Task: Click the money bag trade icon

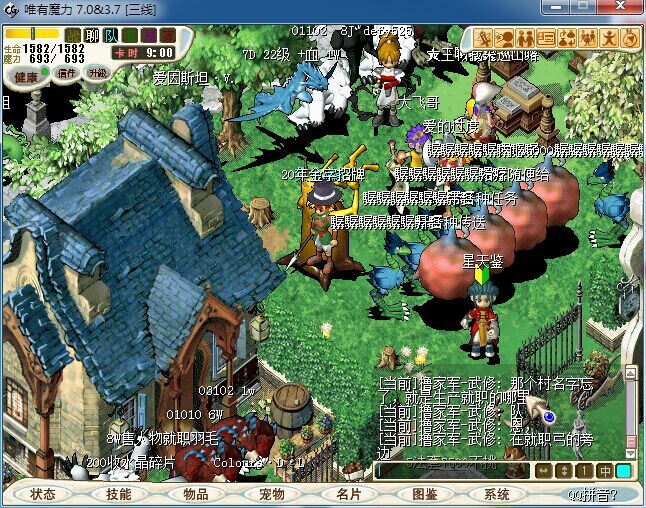Action: (567, 38)
